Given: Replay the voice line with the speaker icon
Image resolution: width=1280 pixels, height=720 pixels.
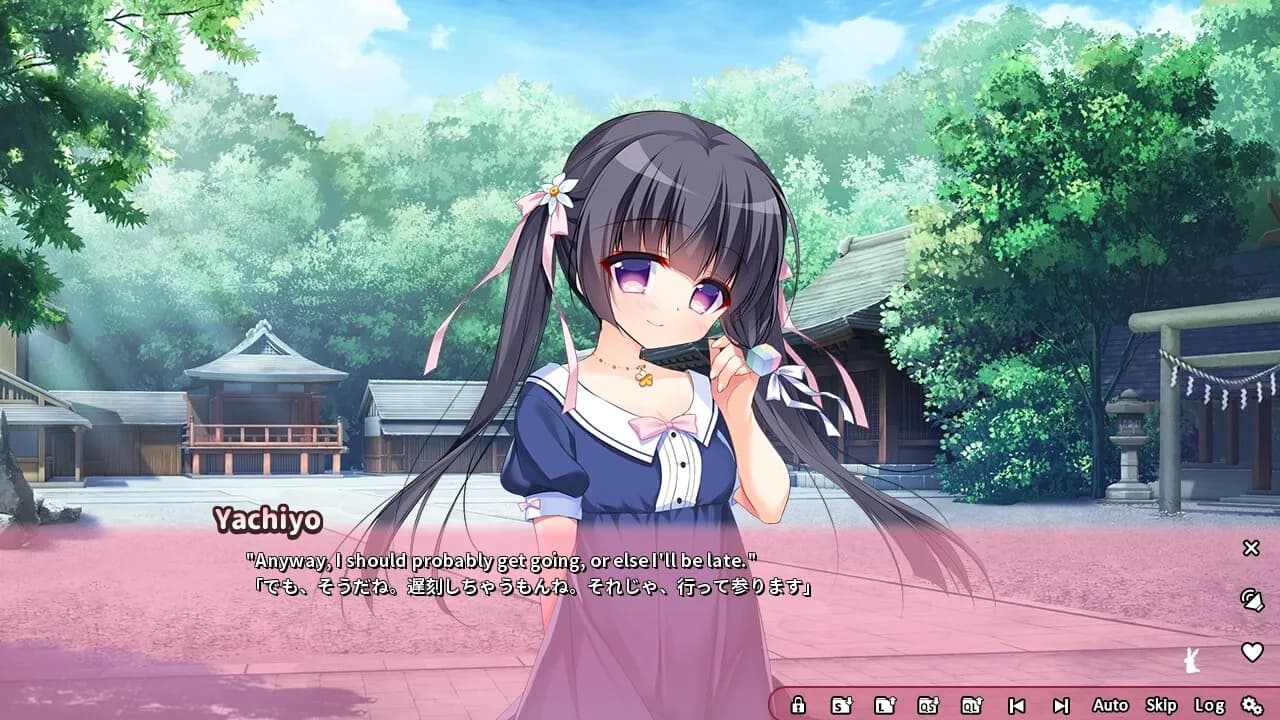Looking at the screenshot, I should tap(1251, 600).
